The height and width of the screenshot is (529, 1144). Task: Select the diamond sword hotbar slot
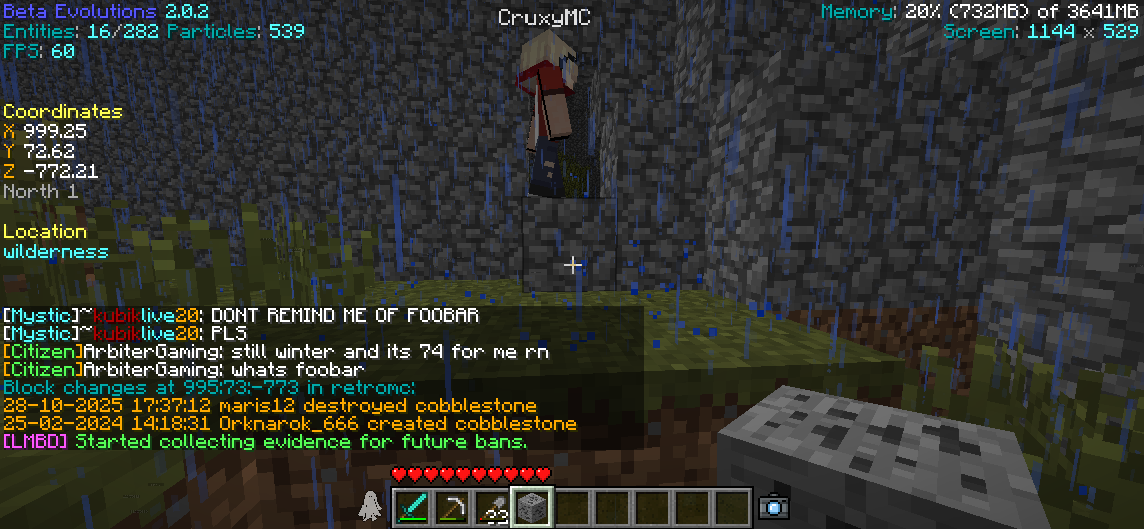tap(412, 506)
